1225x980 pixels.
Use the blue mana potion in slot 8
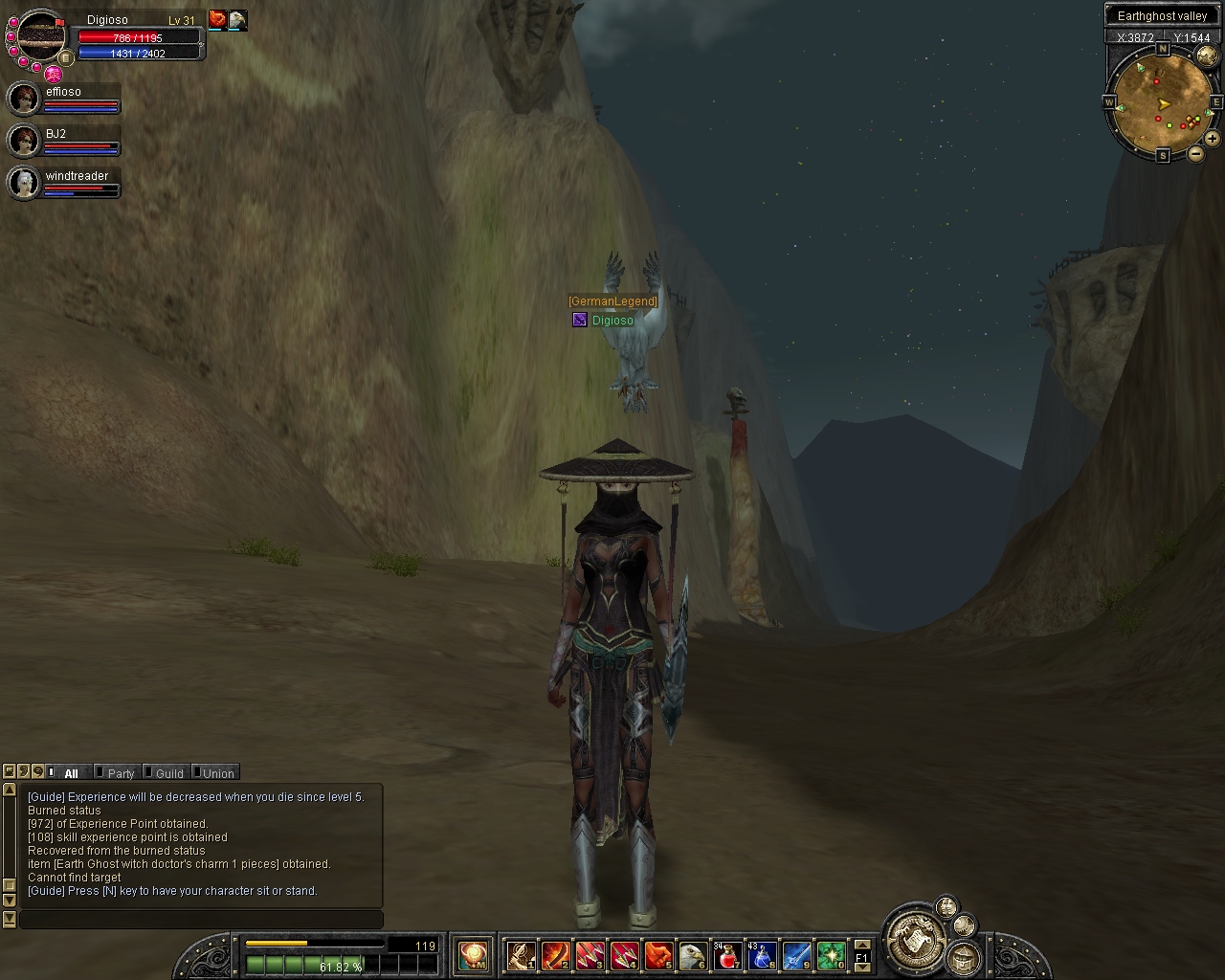click(x=762, y=955)
